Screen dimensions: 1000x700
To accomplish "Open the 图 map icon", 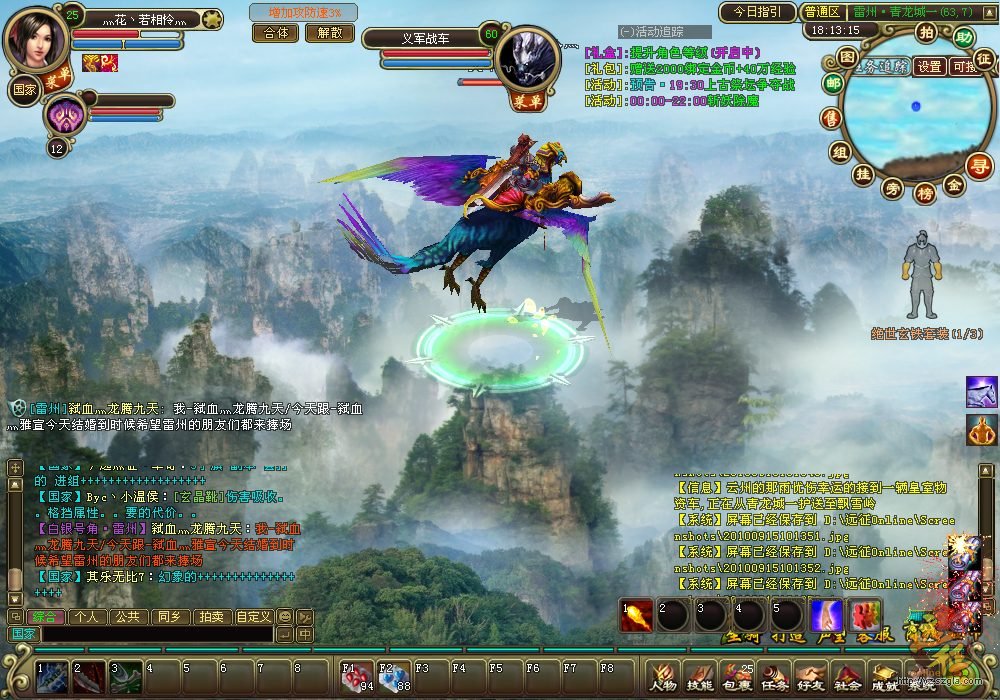I will [x=846, y=59].
